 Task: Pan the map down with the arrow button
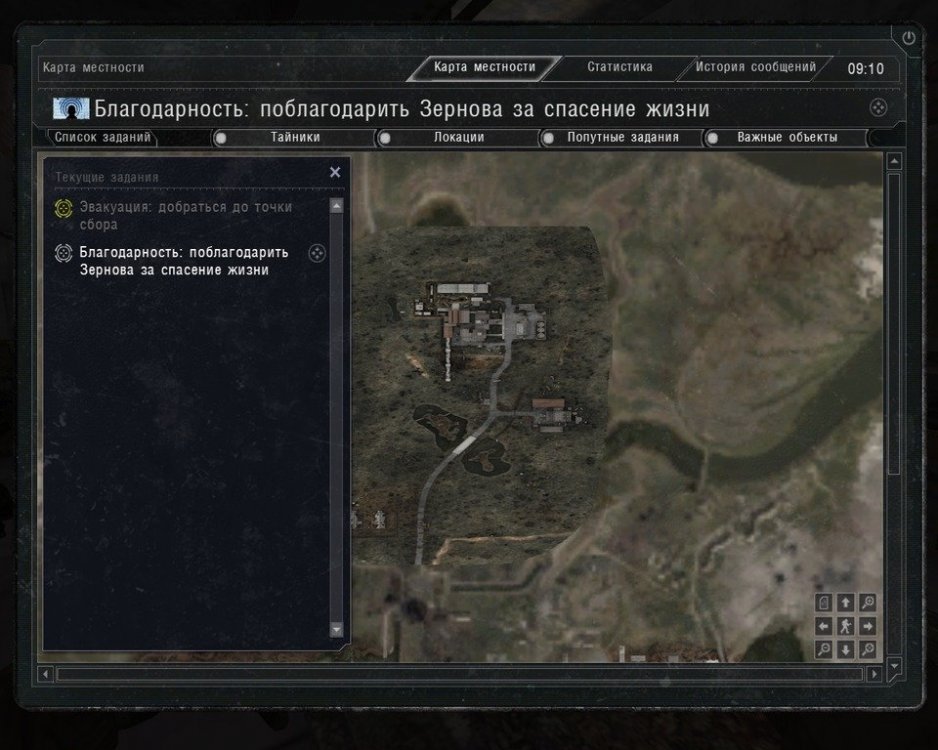(x=846, y=650)
